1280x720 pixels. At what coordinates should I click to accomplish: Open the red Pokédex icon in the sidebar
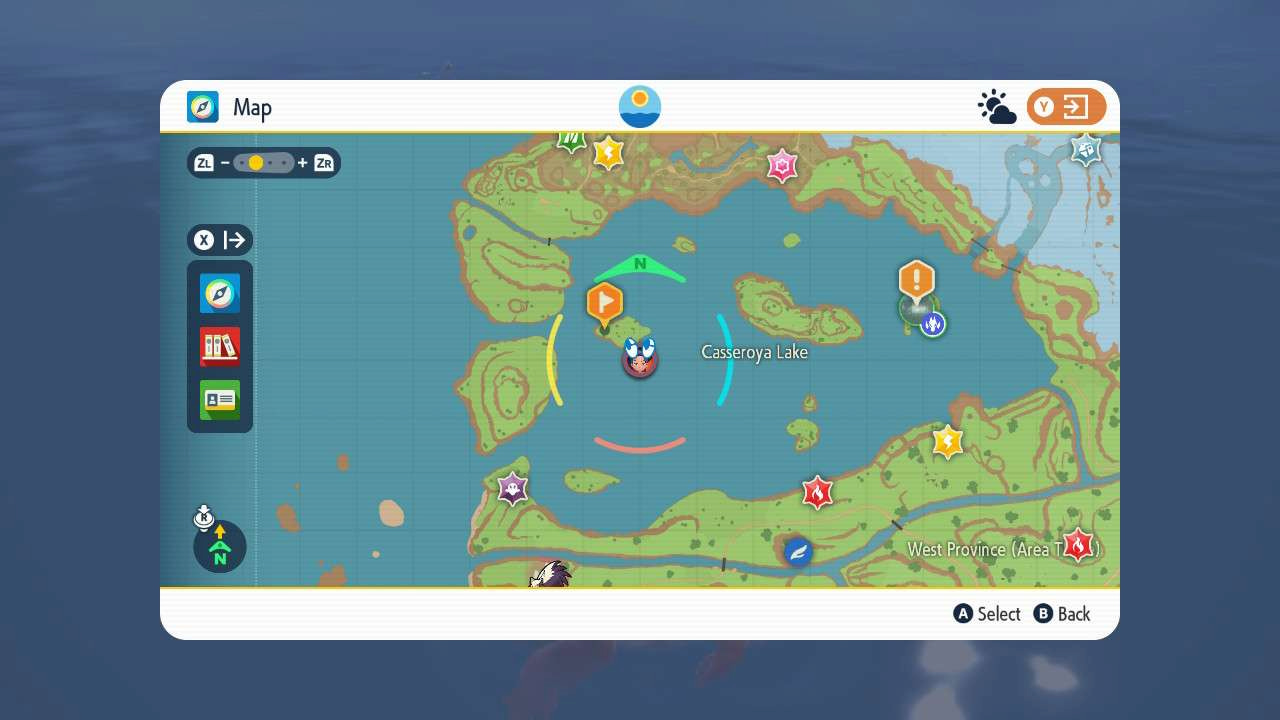219,346
